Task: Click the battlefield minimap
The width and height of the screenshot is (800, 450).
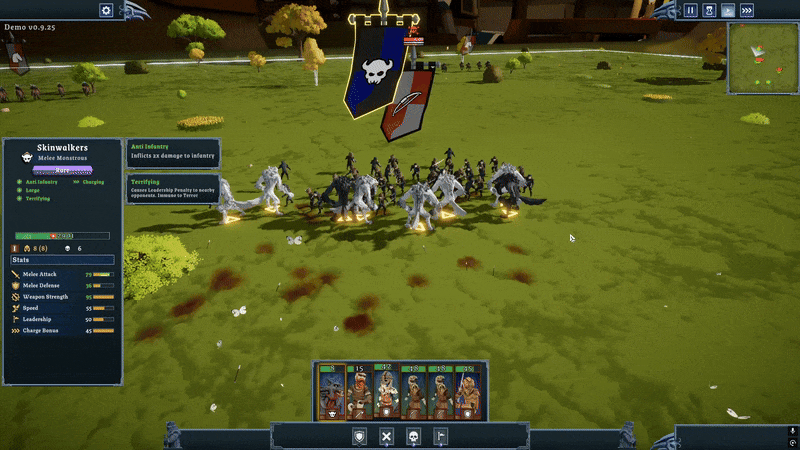Action: (762, 56)
